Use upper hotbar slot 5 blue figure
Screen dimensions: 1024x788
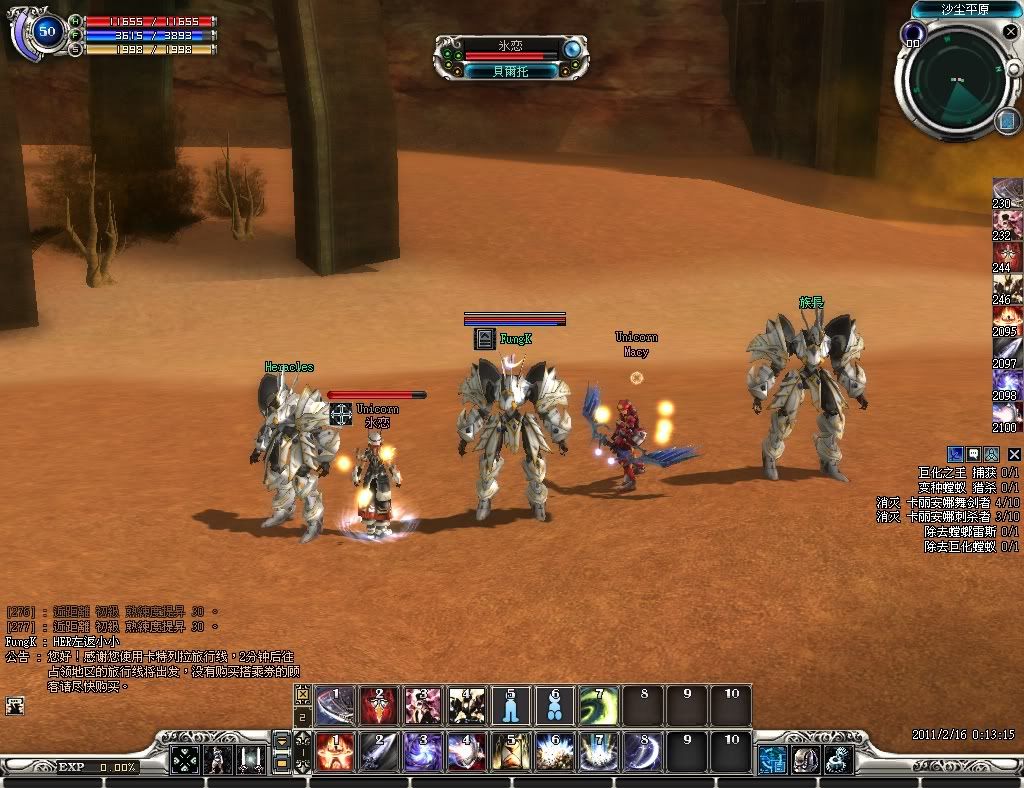pyautogui.click(x=510, y=706)
